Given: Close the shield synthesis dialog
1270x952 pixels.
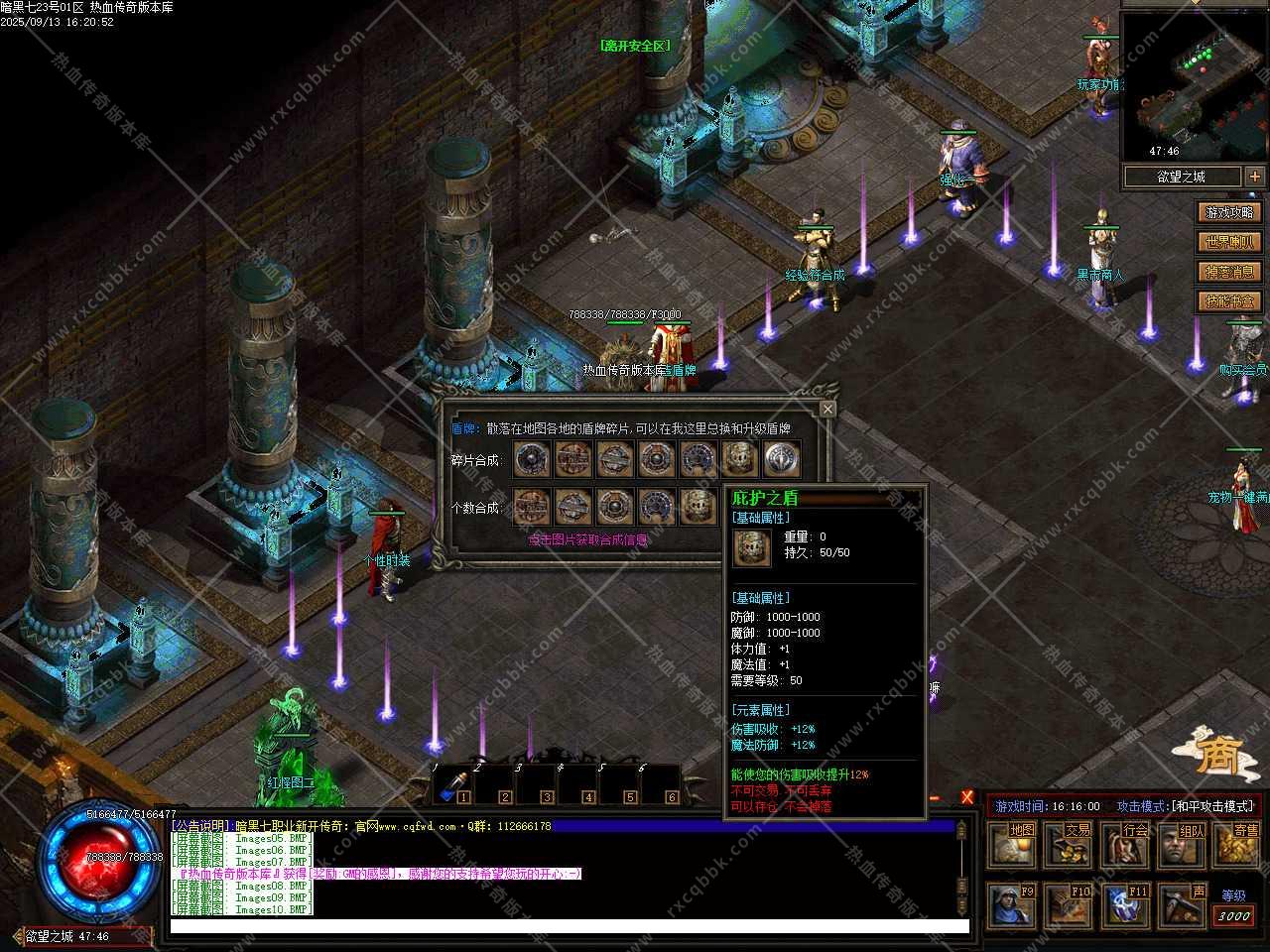Looking at the screenshot, I should (x=827, y=409).
